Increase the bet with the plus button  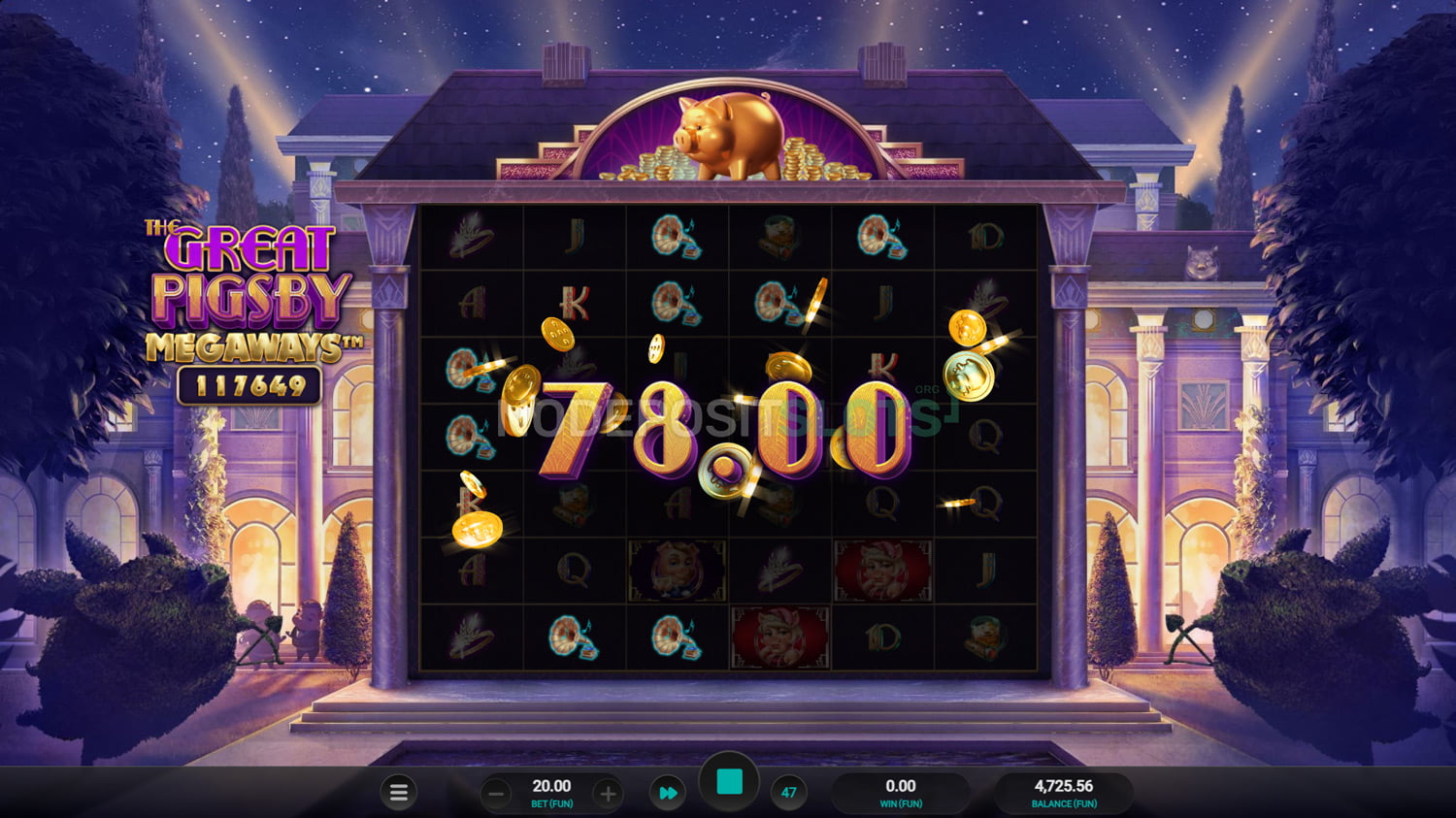[x=608, y=794]
